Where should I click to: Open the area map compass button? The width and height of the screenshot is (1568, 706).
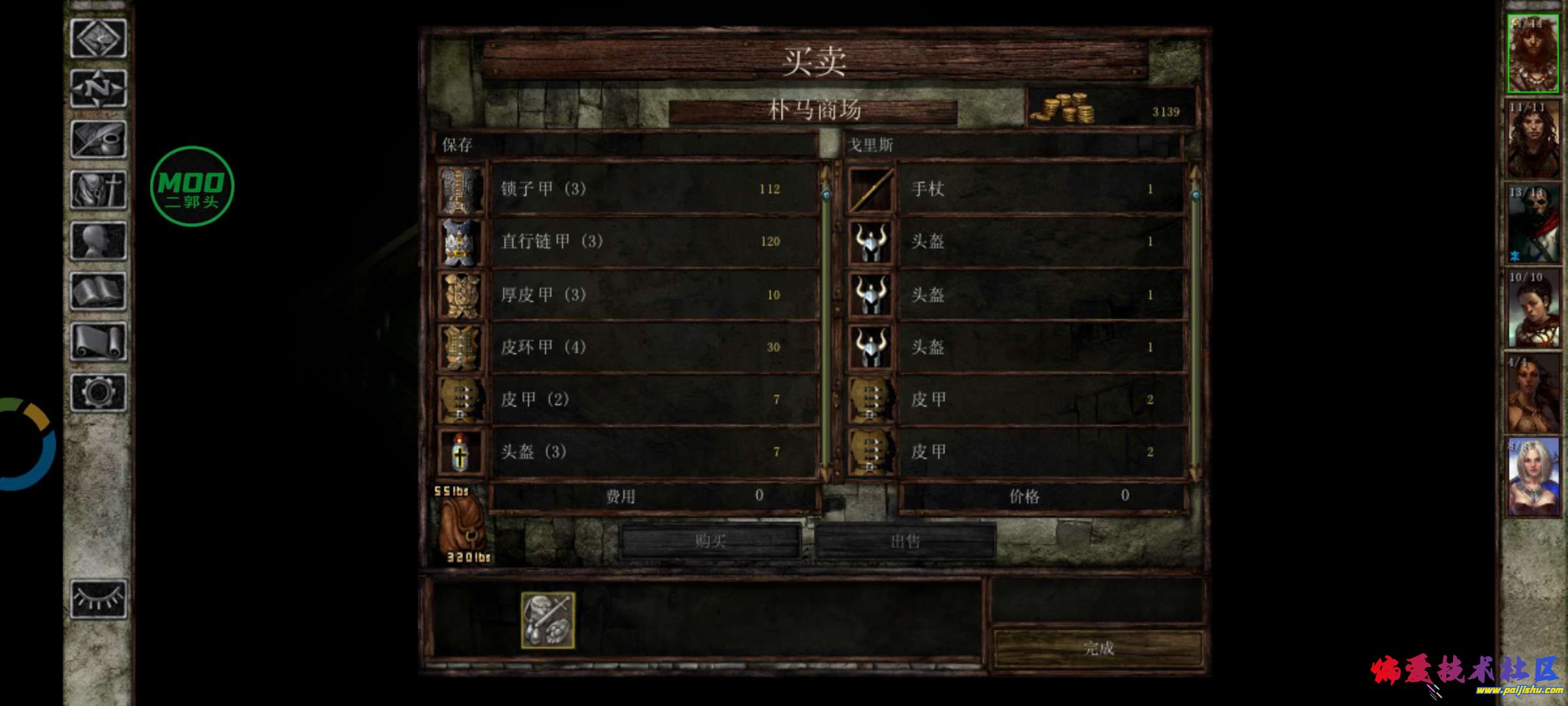point(98,88)
